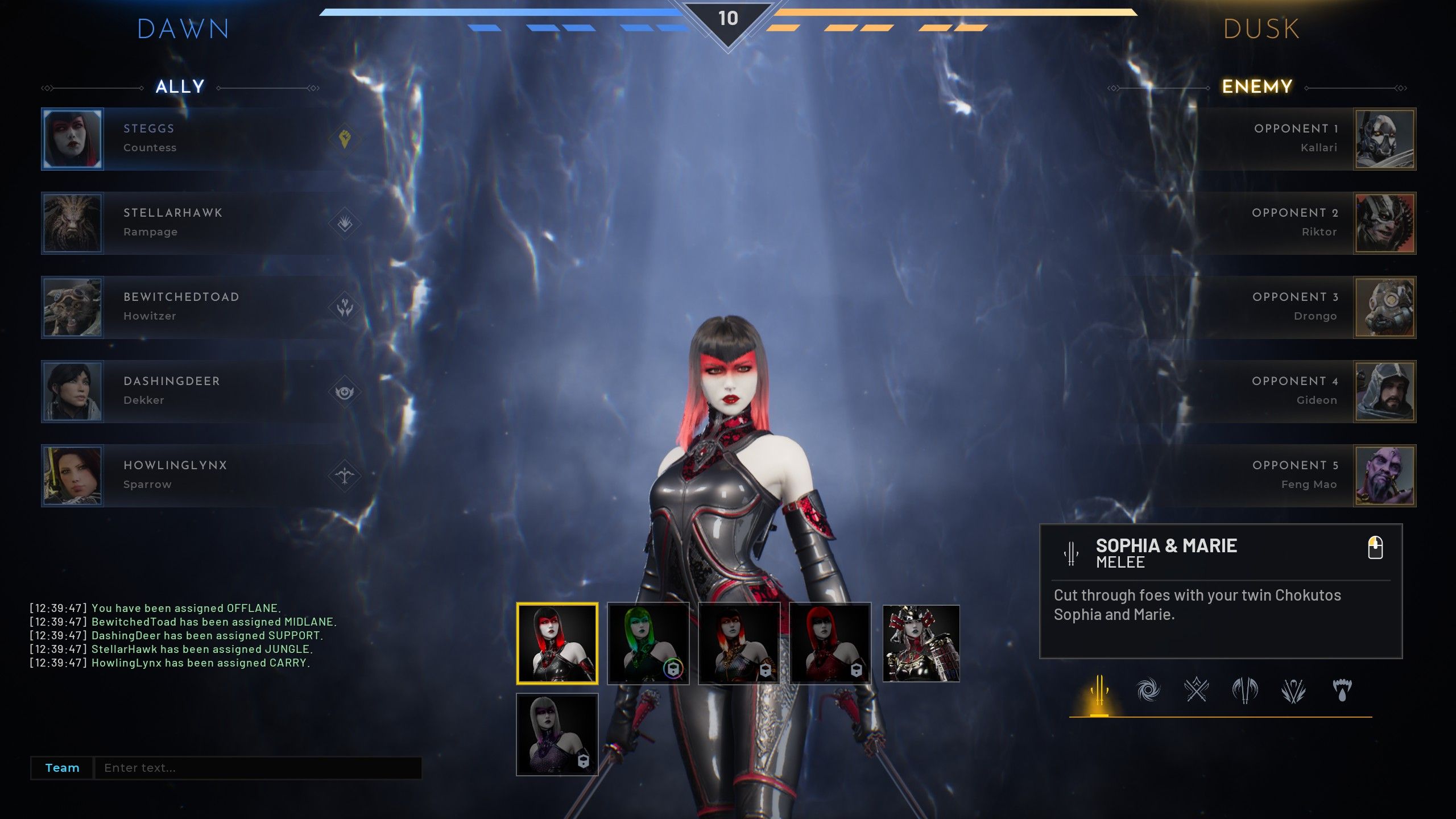Toggle the Team chat channel button
This screenshot has height=819, width=1456.
[62, 768]
